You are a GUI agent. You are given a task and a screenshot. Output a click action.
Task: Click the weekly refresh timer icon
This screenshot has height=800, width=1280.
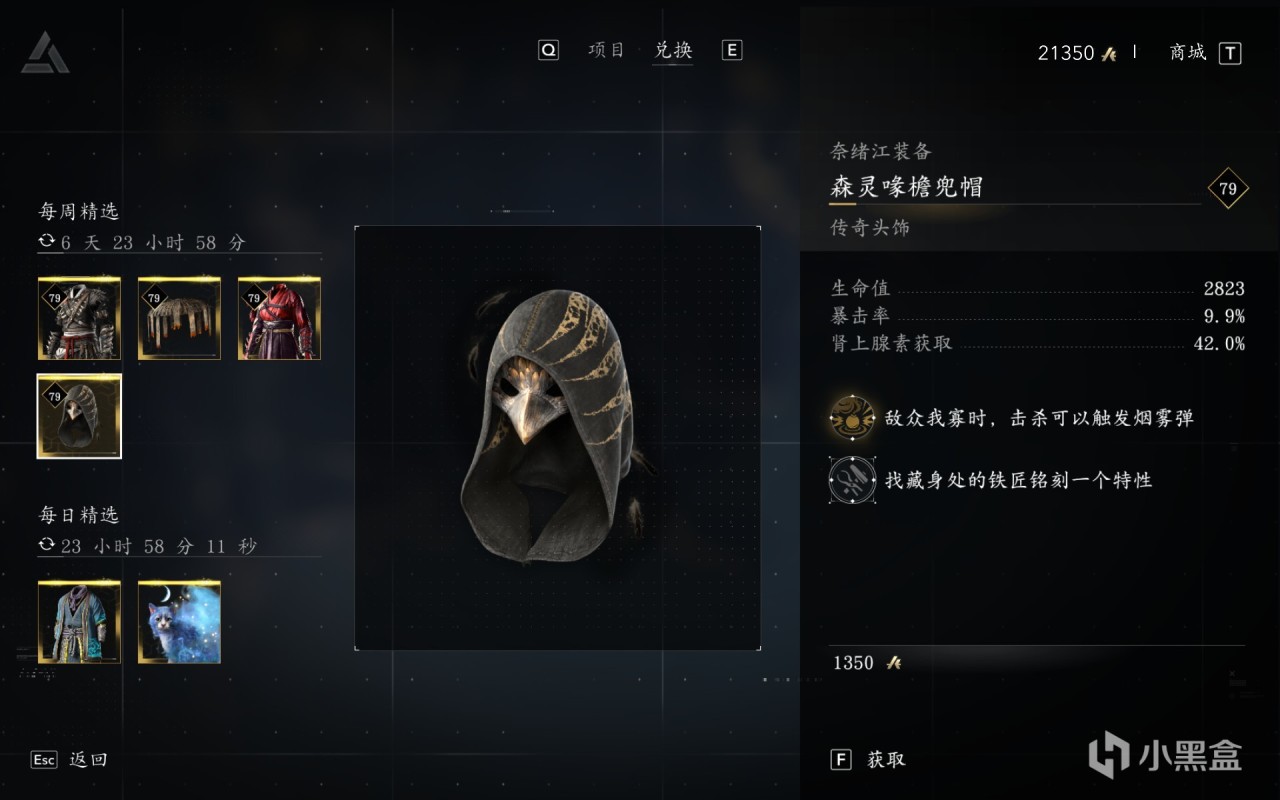click(x=48, y=242)
